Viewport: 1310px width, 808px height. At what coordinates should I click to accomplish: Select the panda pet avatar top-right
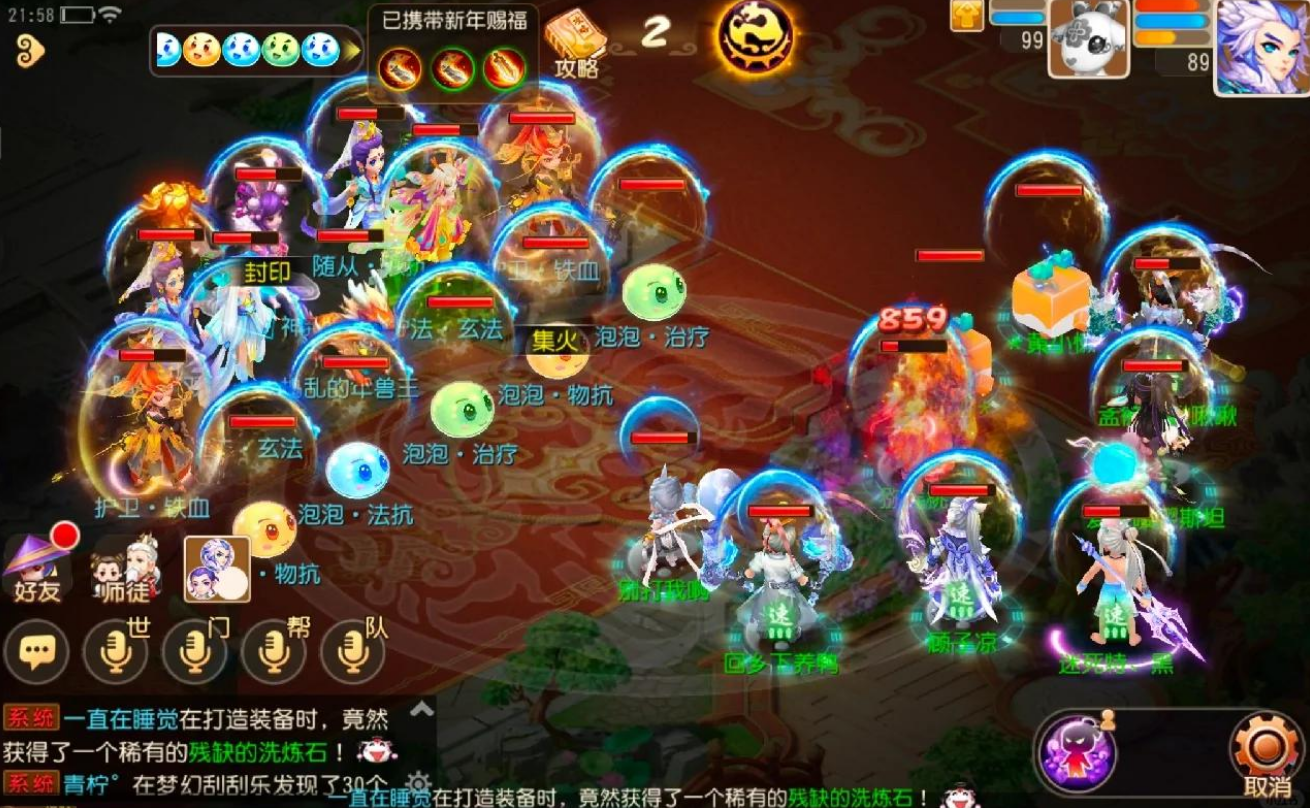pyautogui.click(x=1090, y=42)
